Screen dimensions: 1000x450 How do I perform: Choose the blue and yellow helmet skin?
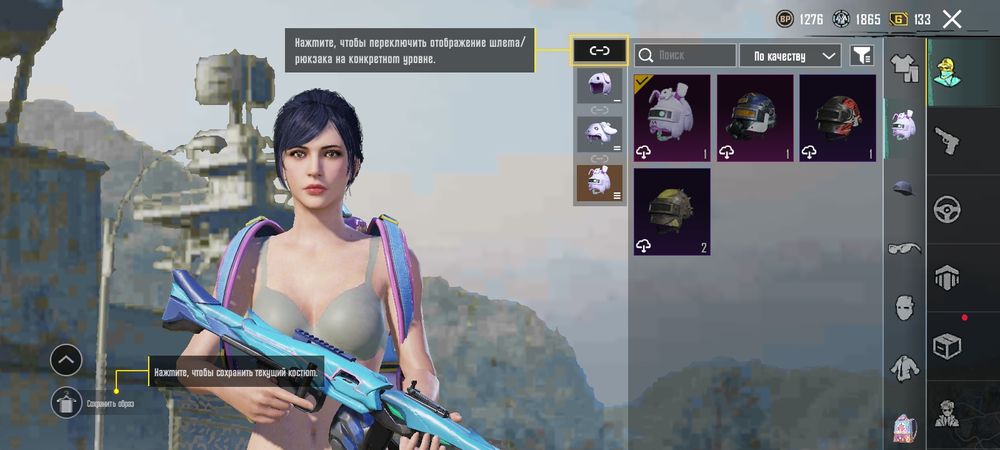tap(755, 118)
